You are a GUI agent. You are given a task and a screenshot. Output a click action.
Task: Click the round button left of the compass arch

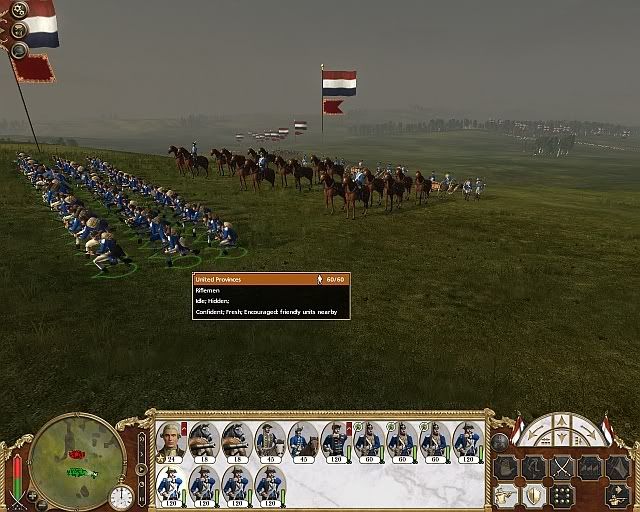[500, 441]
